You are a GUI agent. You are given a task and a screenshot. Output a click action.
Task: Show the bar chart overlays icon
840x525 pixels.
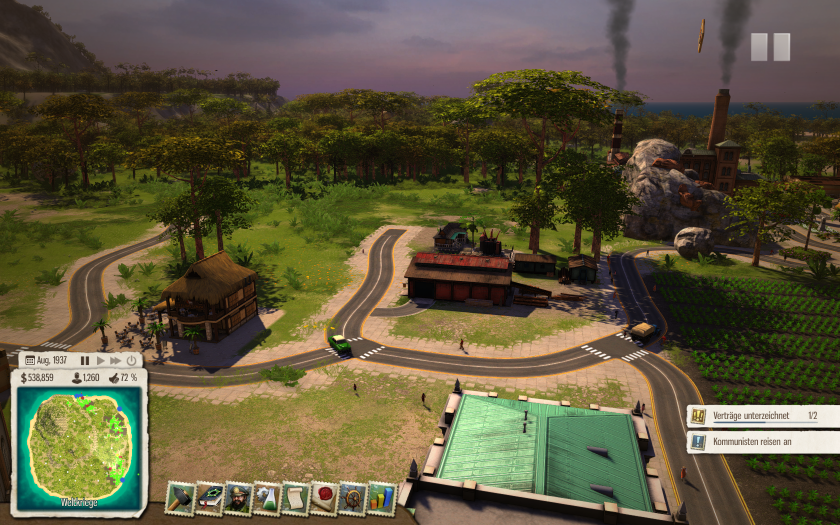381,497
